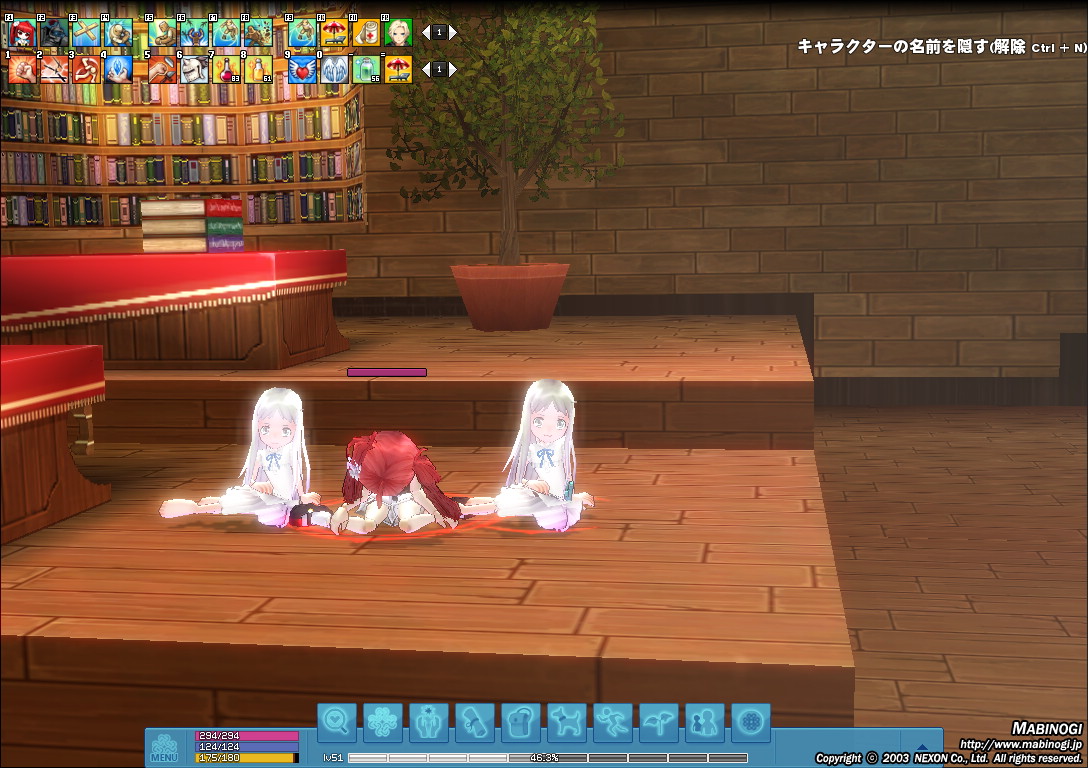Activate the fist attack skill

[x=22, y=69]
